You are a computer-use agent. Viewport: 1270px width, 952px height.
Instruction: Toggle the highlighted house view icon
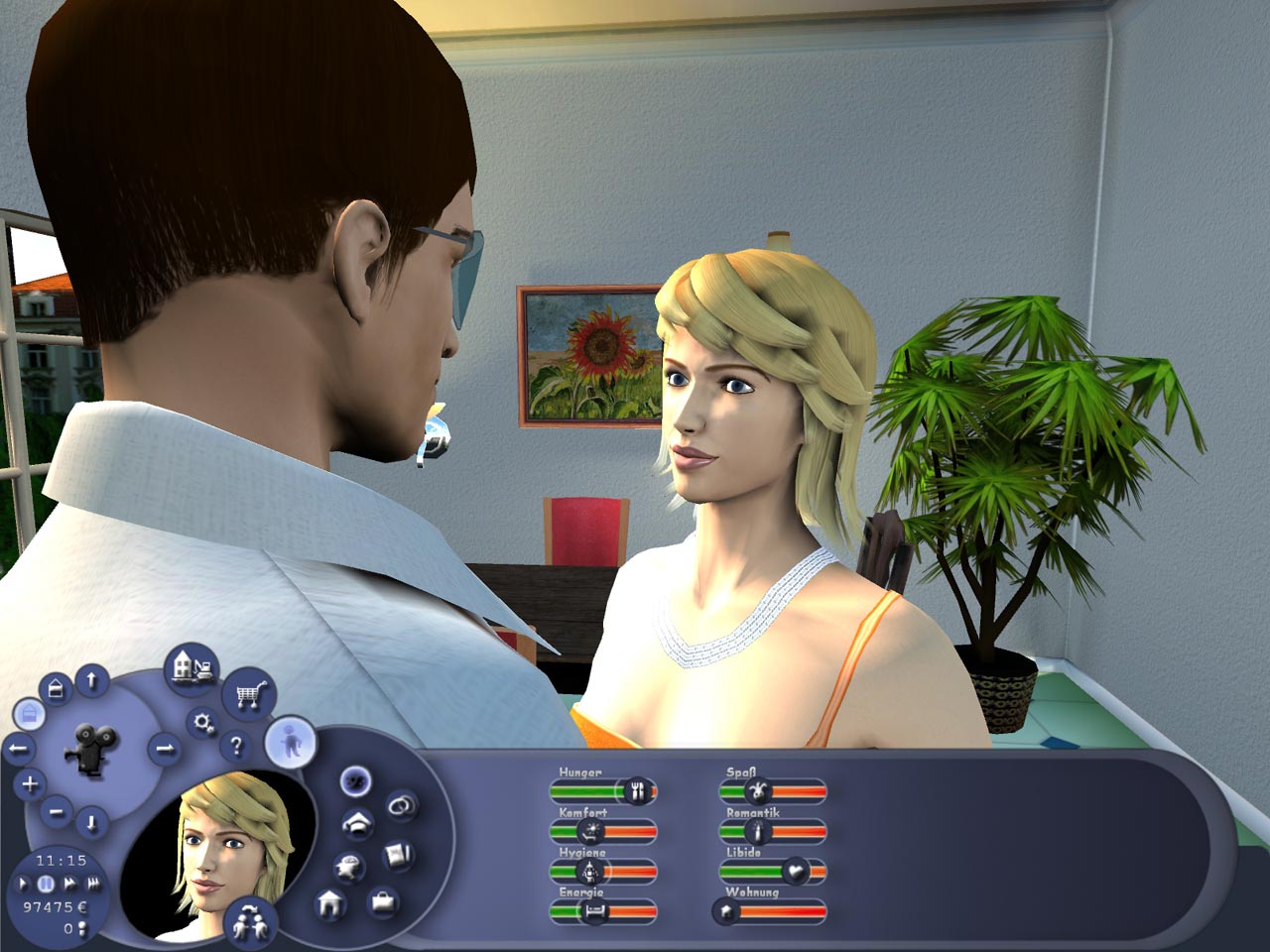pyautogui.click(x=31, y=712)
